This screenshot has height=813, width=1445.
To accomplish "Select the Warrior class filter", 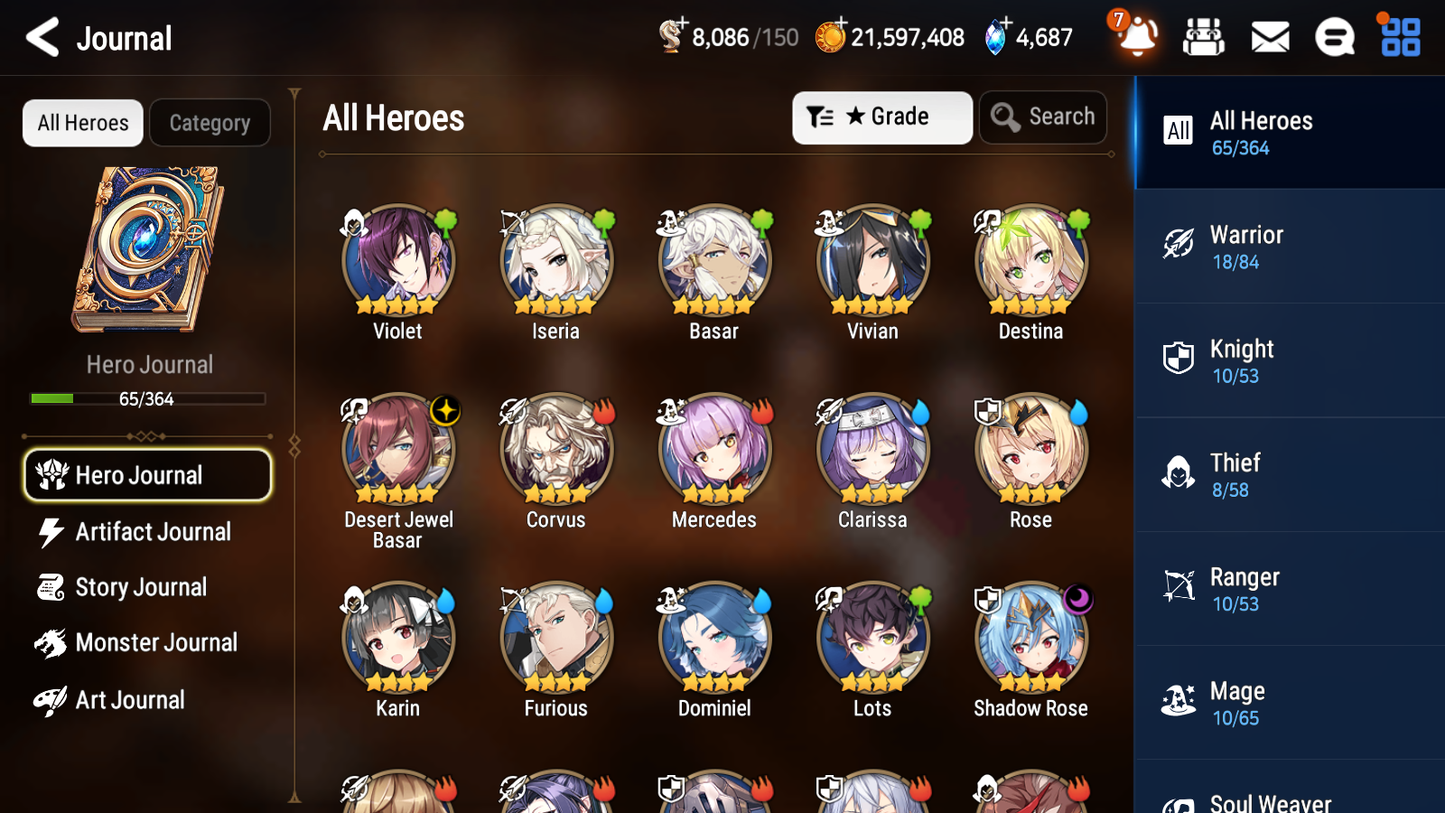I will pyautogui.click(x=1289, y=246).
